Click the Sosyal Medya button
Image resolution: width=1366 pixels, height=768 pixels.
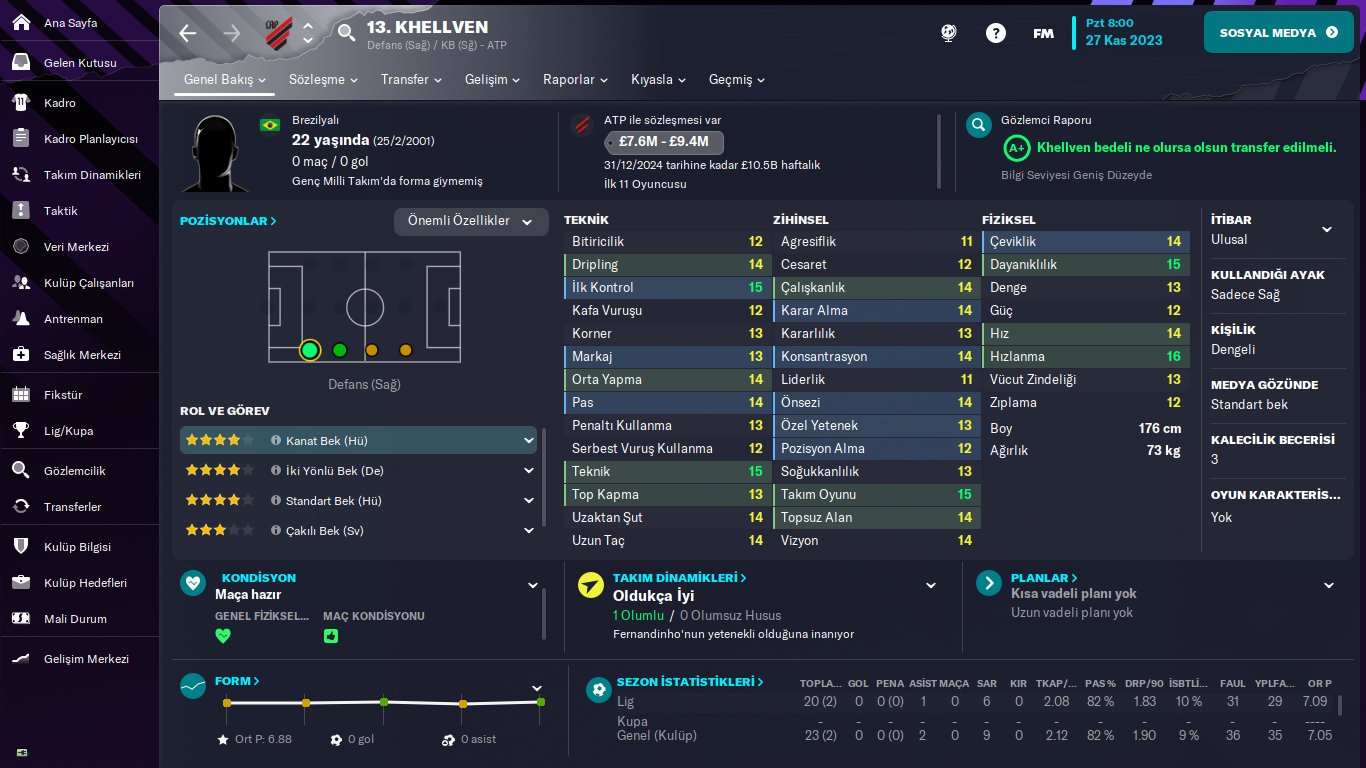(x=1278, y=31)
